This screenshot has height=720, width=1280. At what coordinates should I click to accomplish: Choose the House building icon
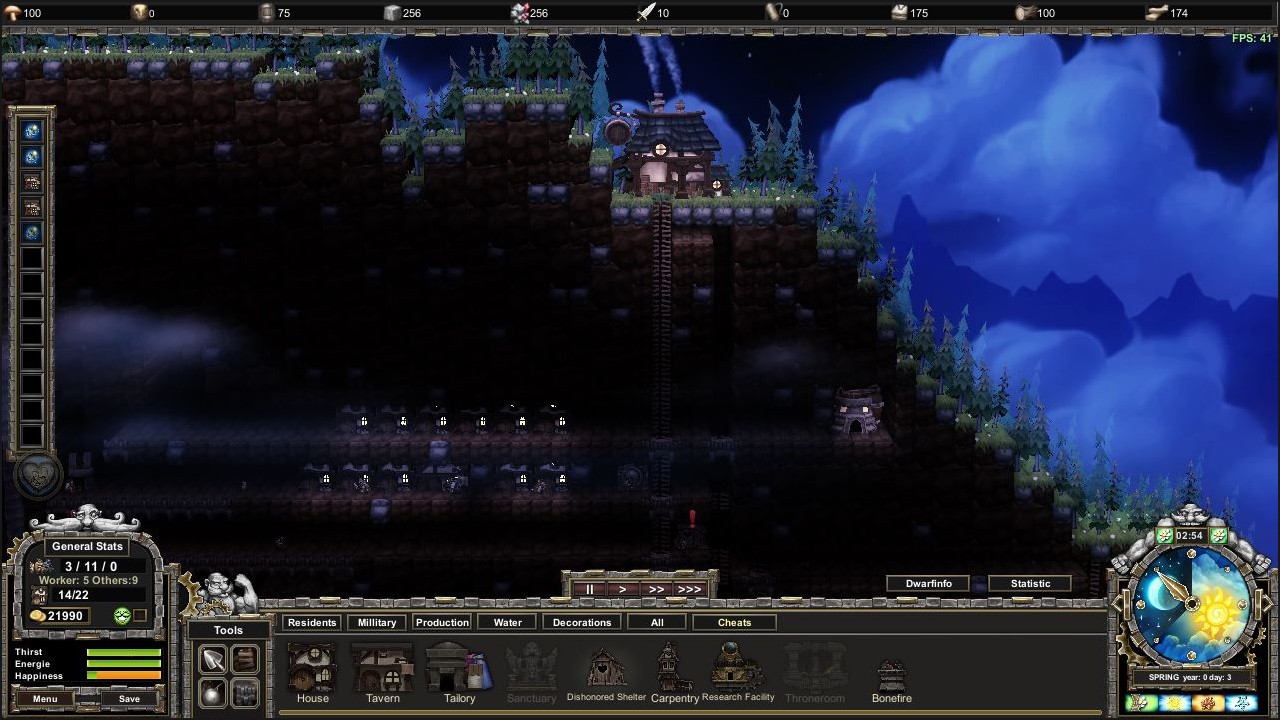tap(312, 668)
